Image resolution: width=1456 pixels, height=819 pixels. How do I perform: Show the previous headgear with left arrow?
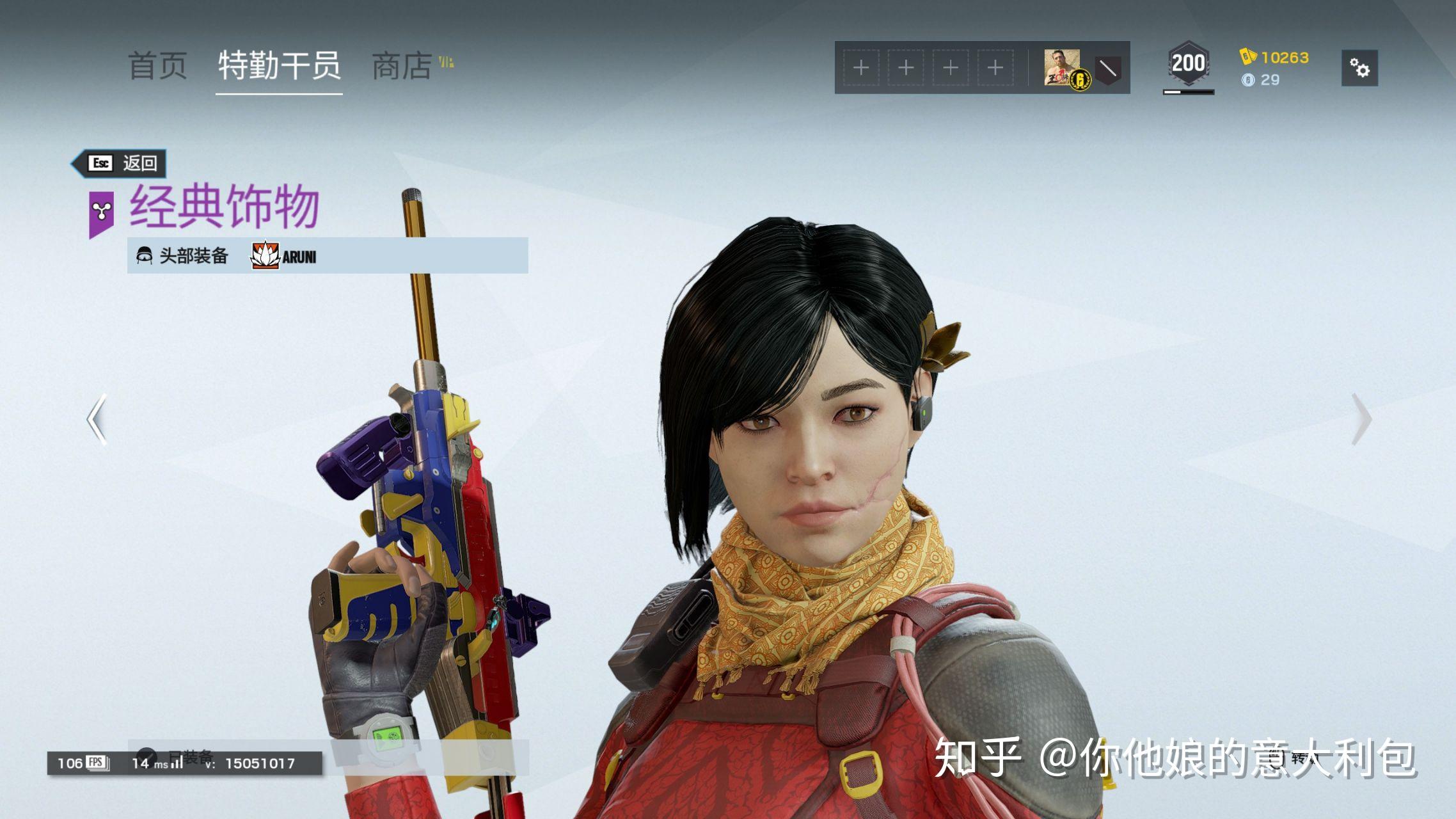pos(97,419)
